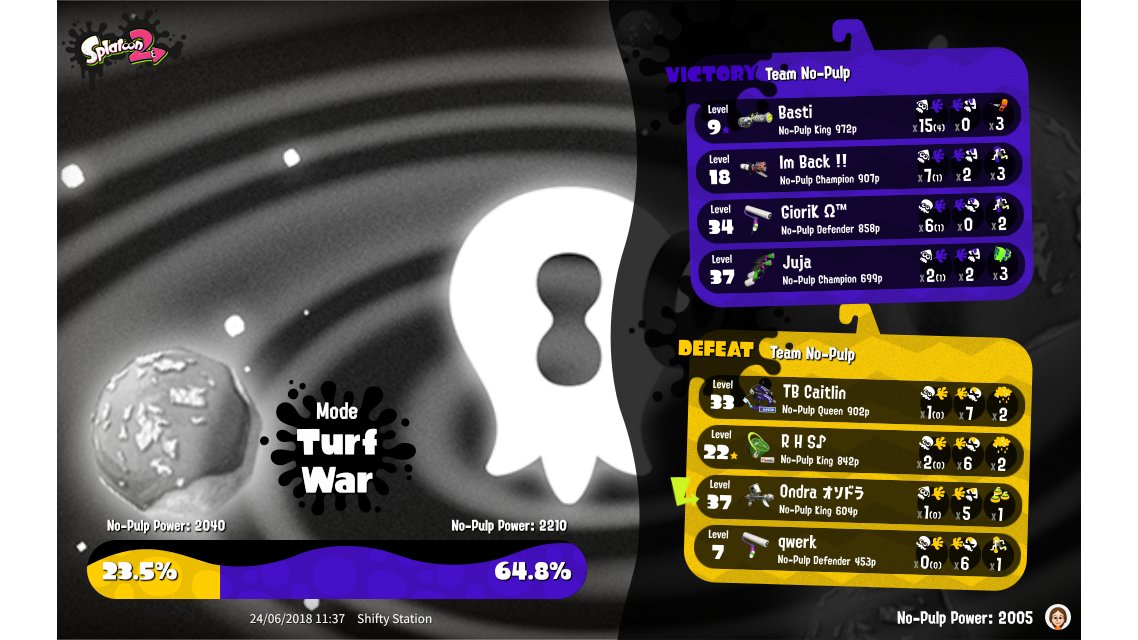The image size is (1138, 640).
Task: Select the R H S♪ player entry
Action: [x=858, y=450]
